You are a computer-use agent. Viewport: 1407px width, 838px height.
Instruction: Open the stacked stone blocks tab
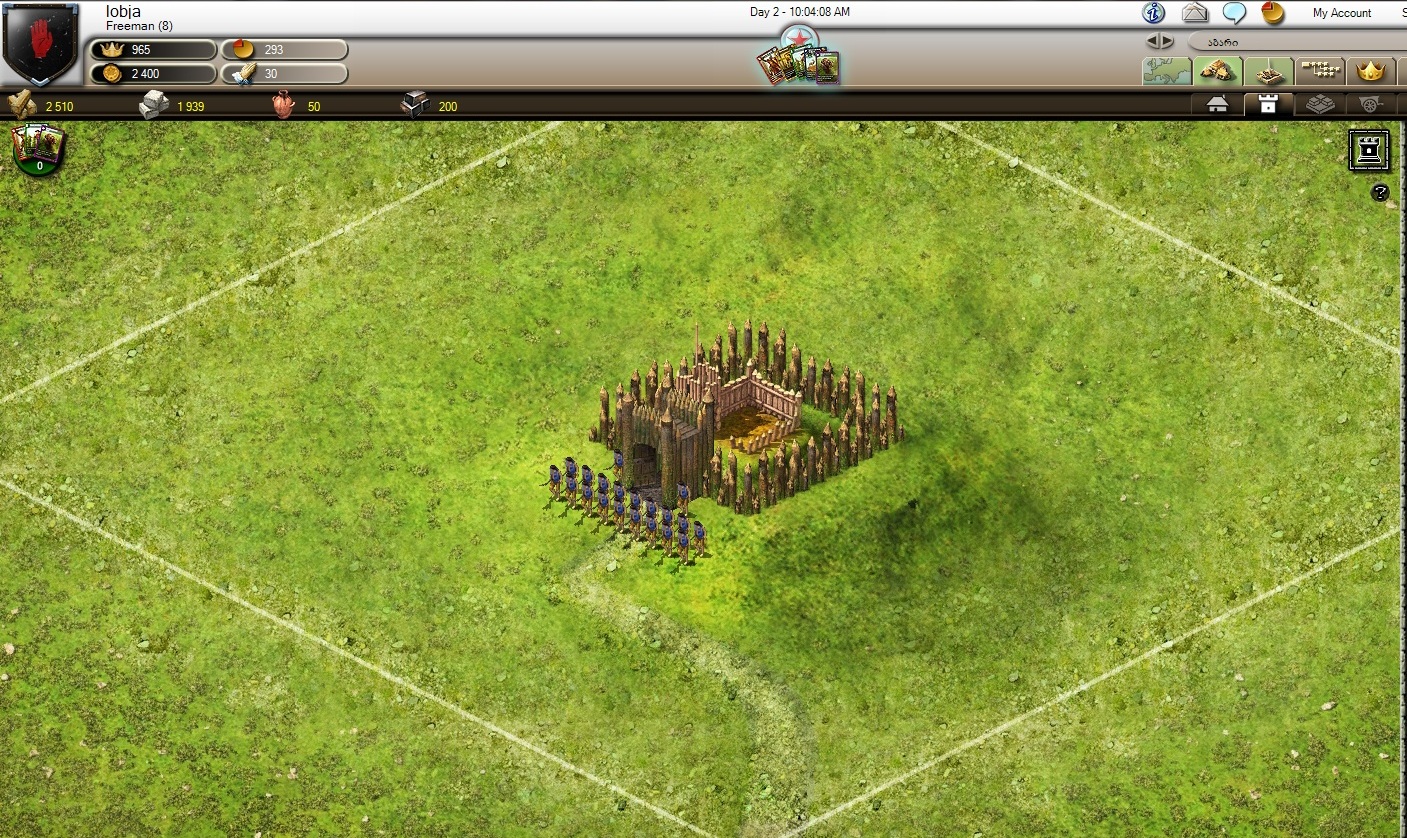1319,104
